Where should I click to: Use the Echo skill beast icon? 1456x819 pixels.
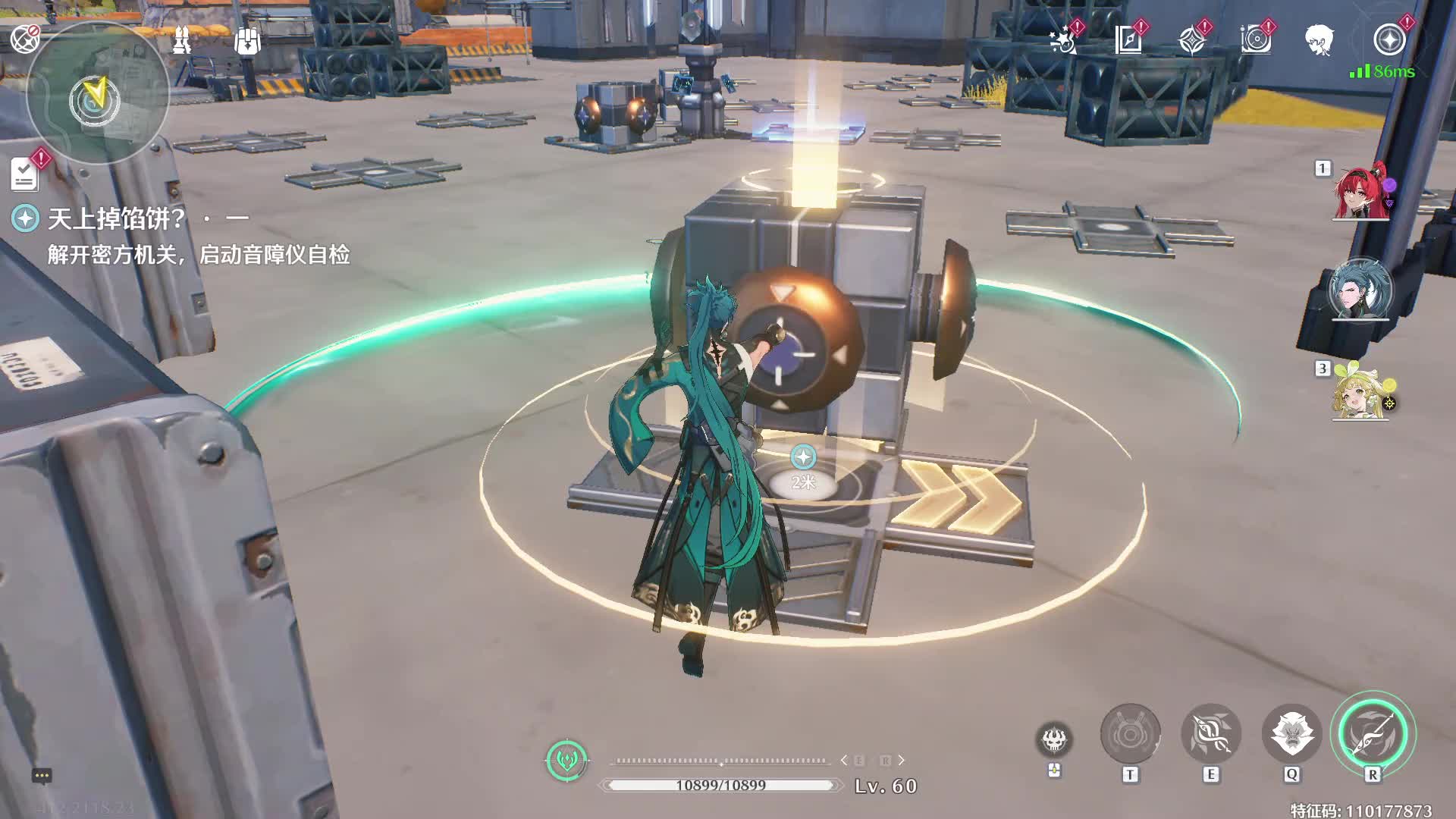[x=1291, y=734]
